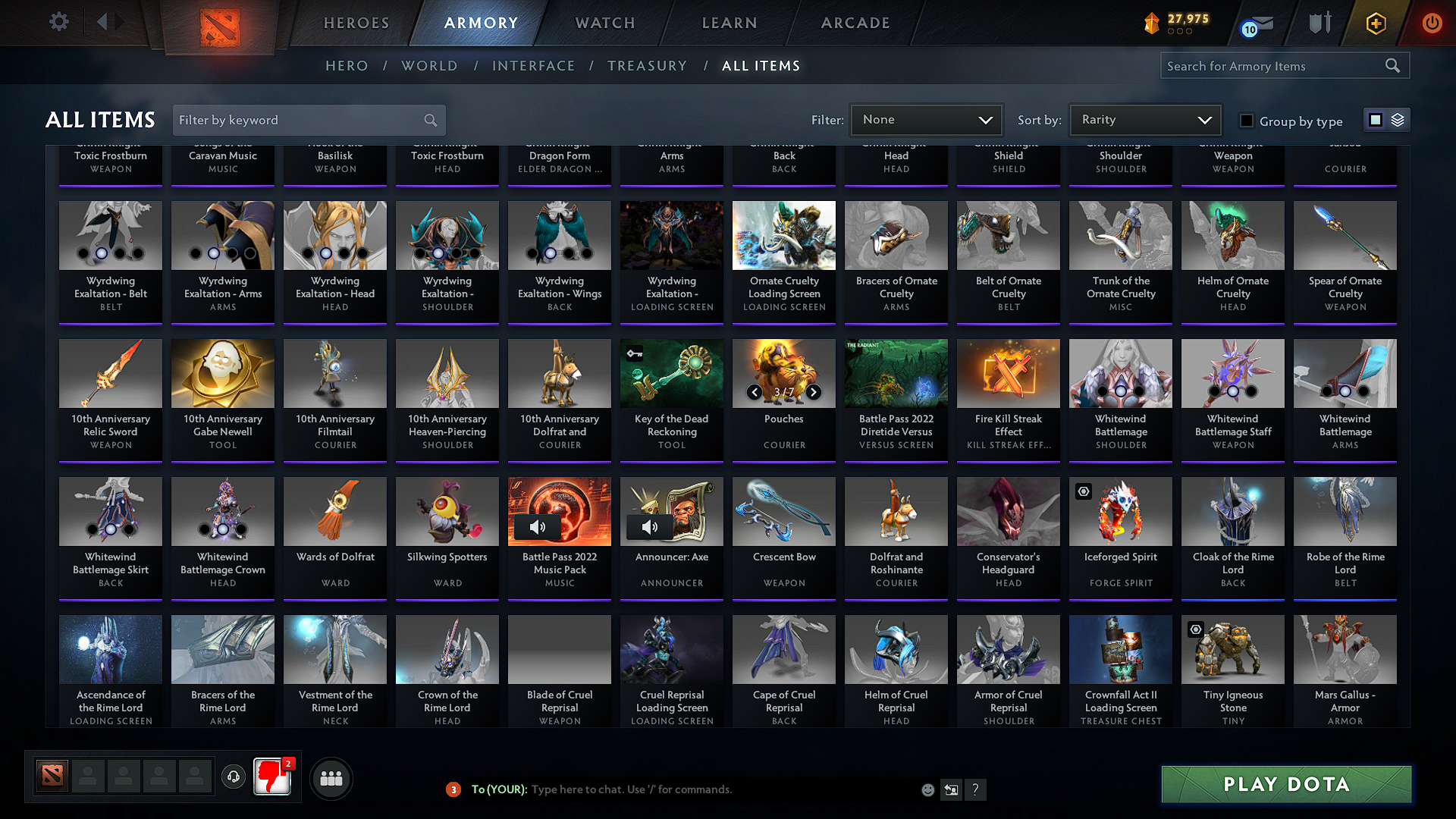Click the HEROES menu item

point(356,23)
